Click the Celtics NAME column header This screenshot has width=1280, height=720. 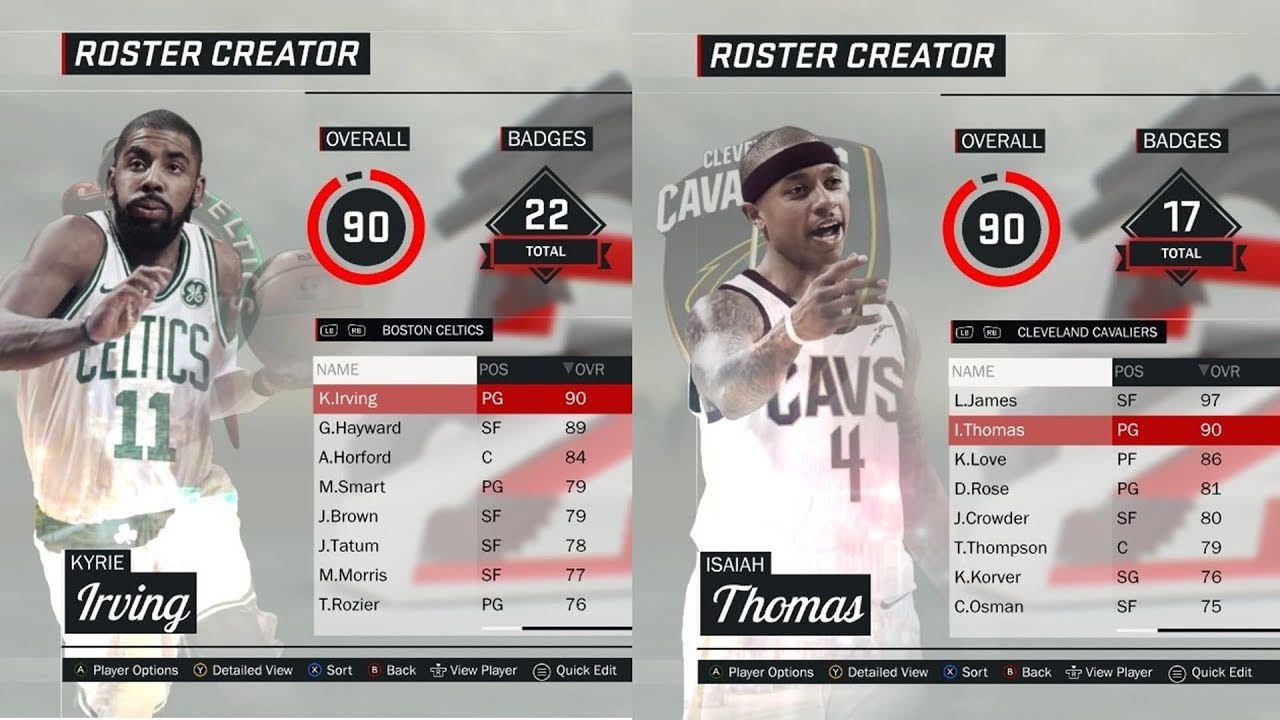coord(395,369)
